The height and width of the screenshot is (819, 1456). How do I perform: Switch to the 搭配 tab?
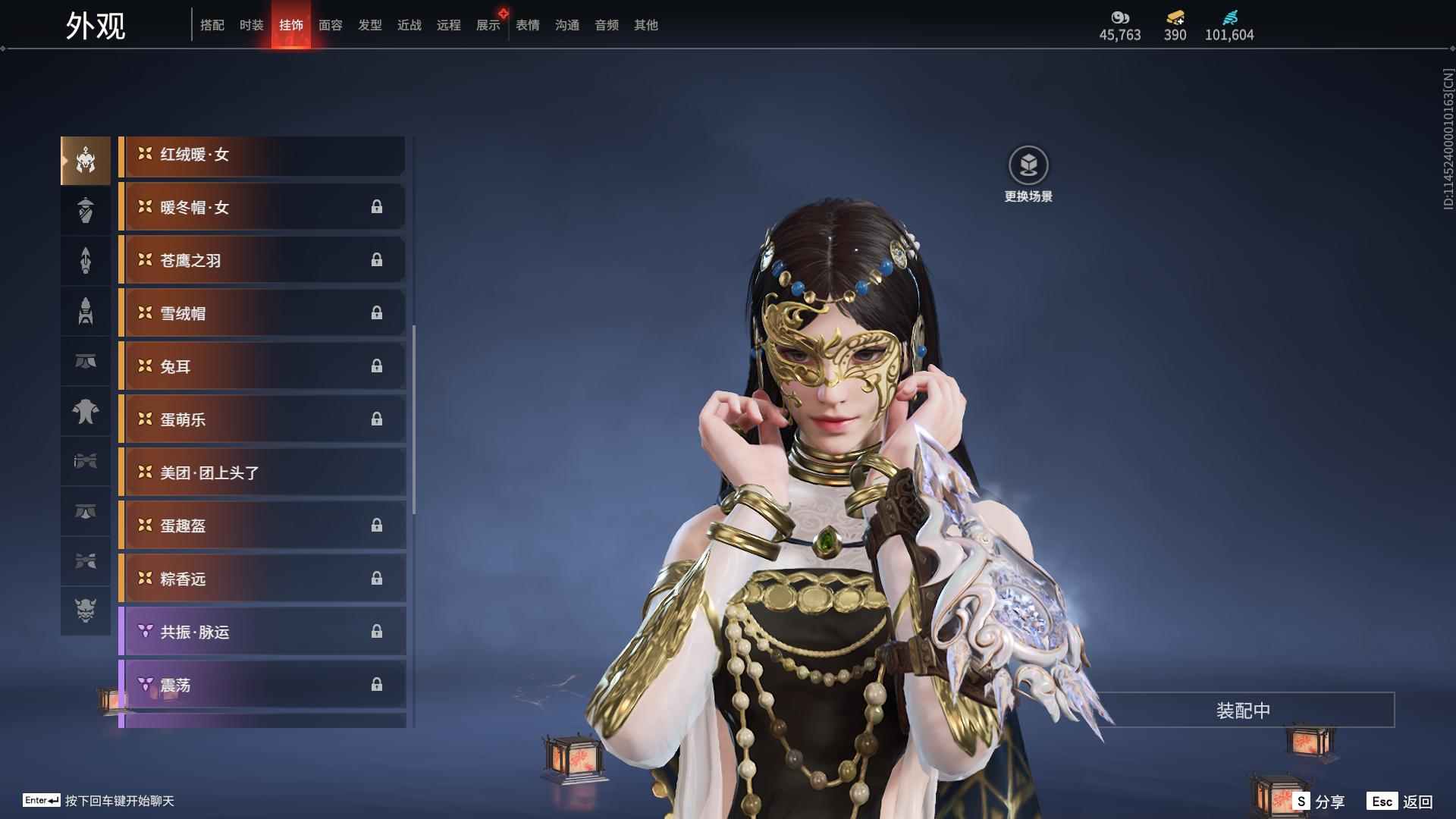pyautogui.click(x=212, y=25)
